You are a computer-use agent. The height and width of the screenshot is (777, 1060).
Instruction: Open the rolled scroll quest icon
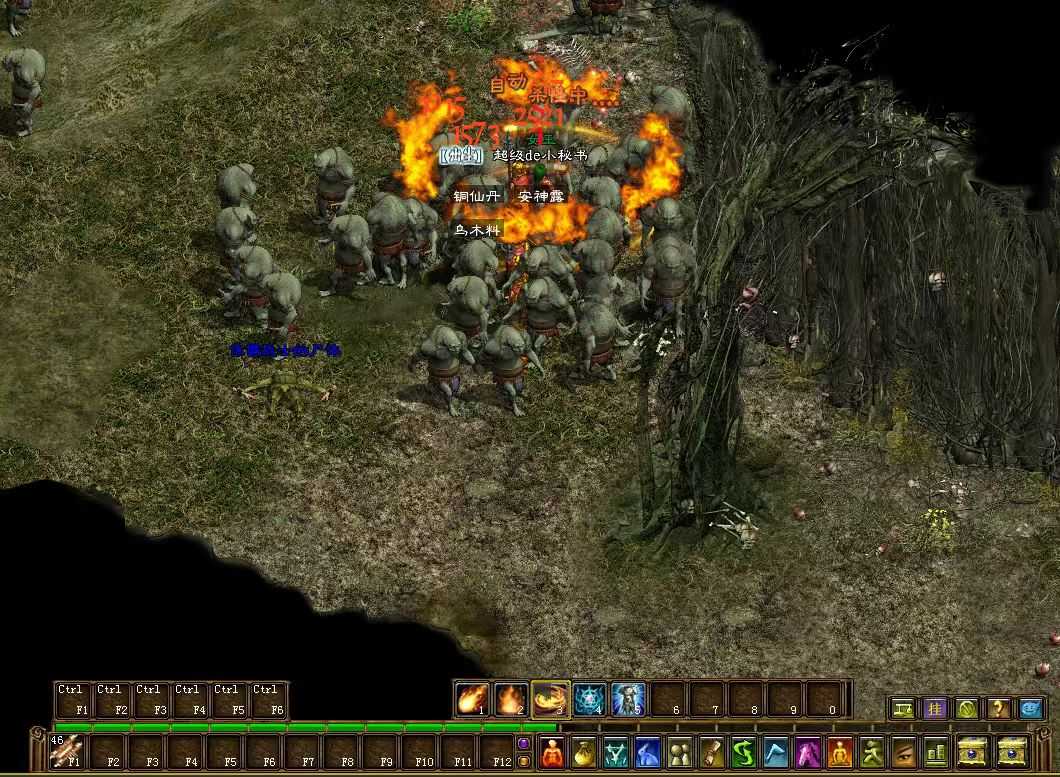click(712, 751)
